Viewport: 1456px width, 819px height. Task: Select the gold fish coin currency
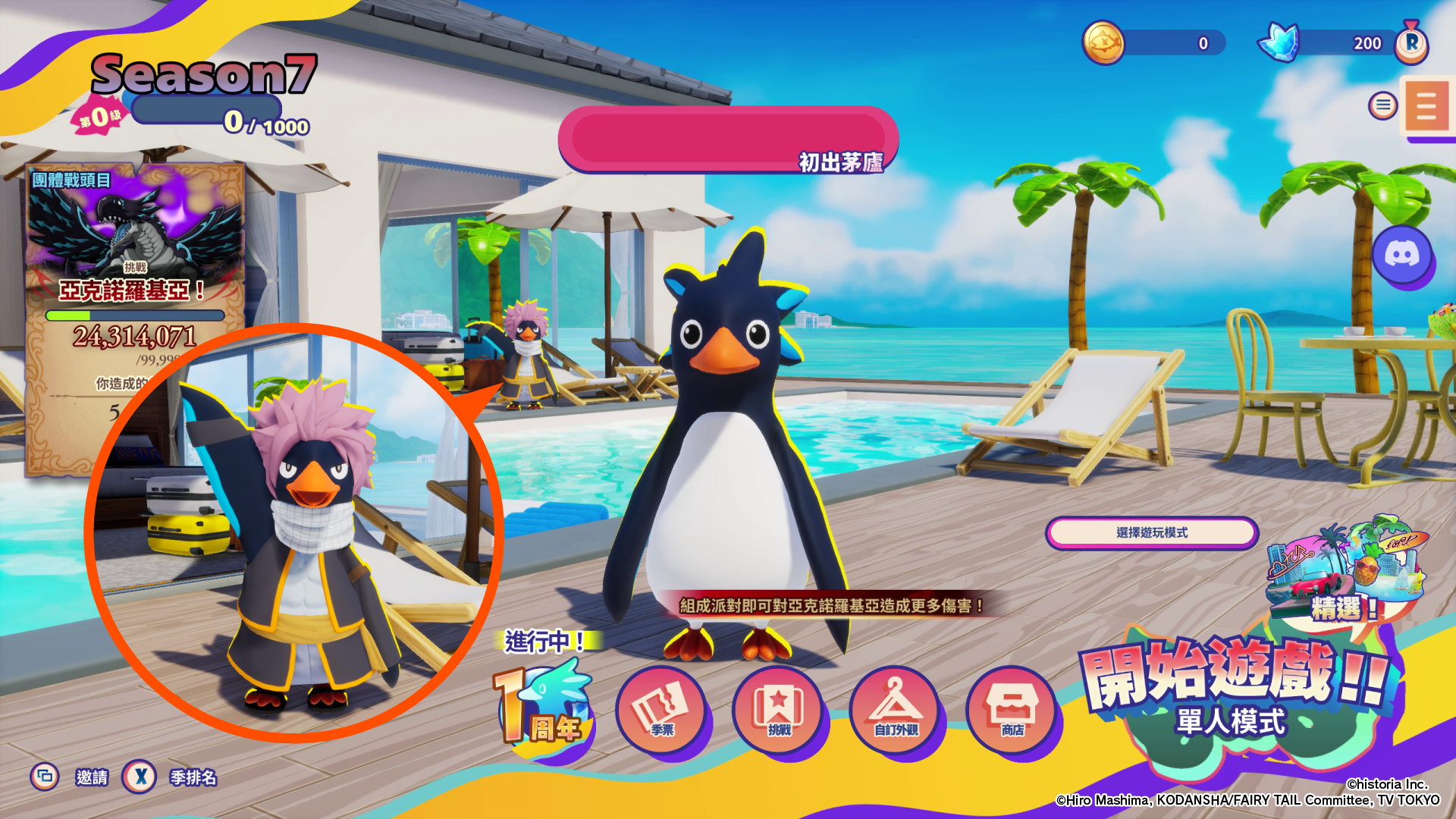[1103, 42]
